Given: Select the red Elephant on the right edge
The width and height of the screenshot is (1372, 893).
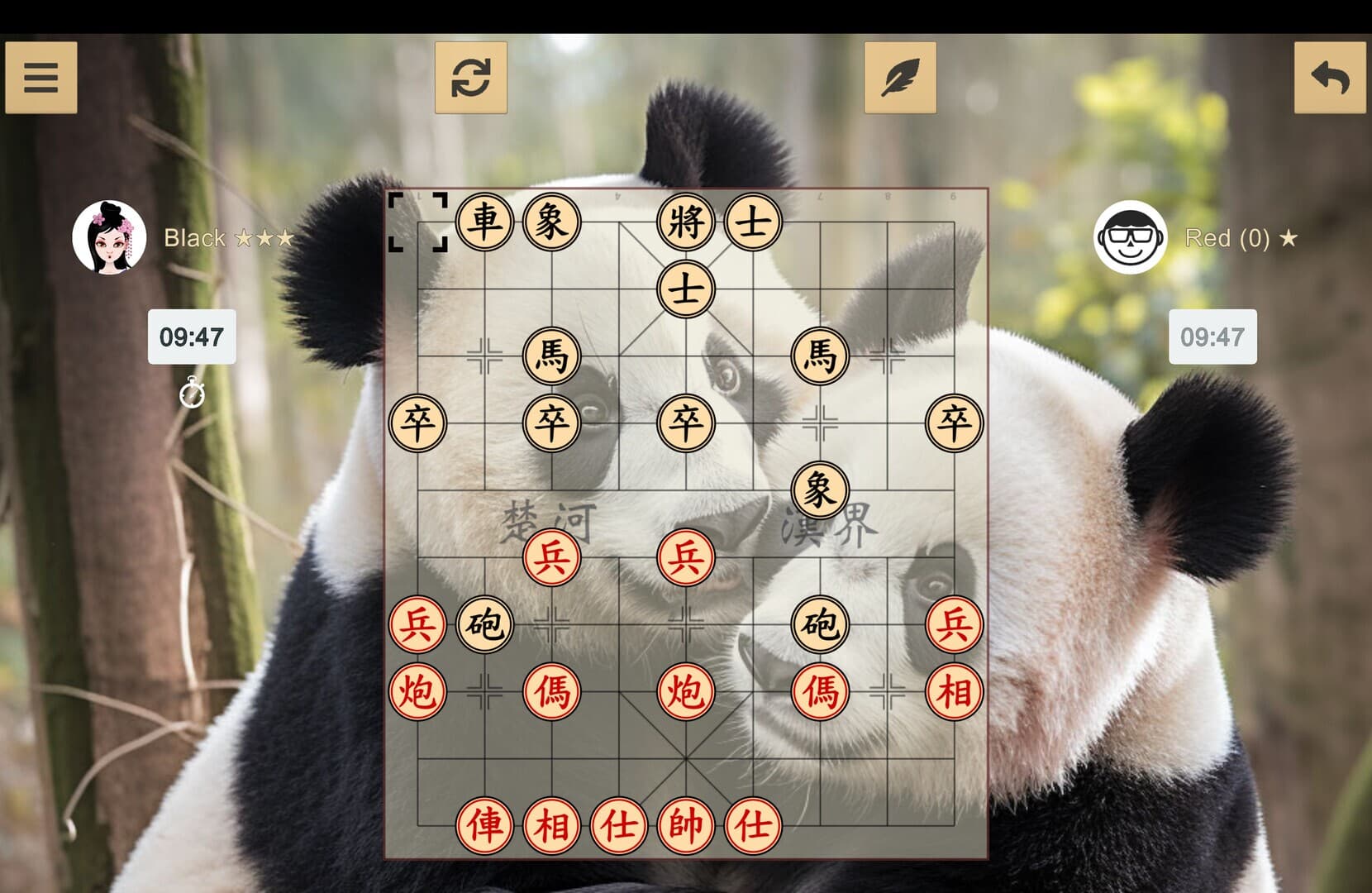Looking at the screenshot, I should point(955,690).
